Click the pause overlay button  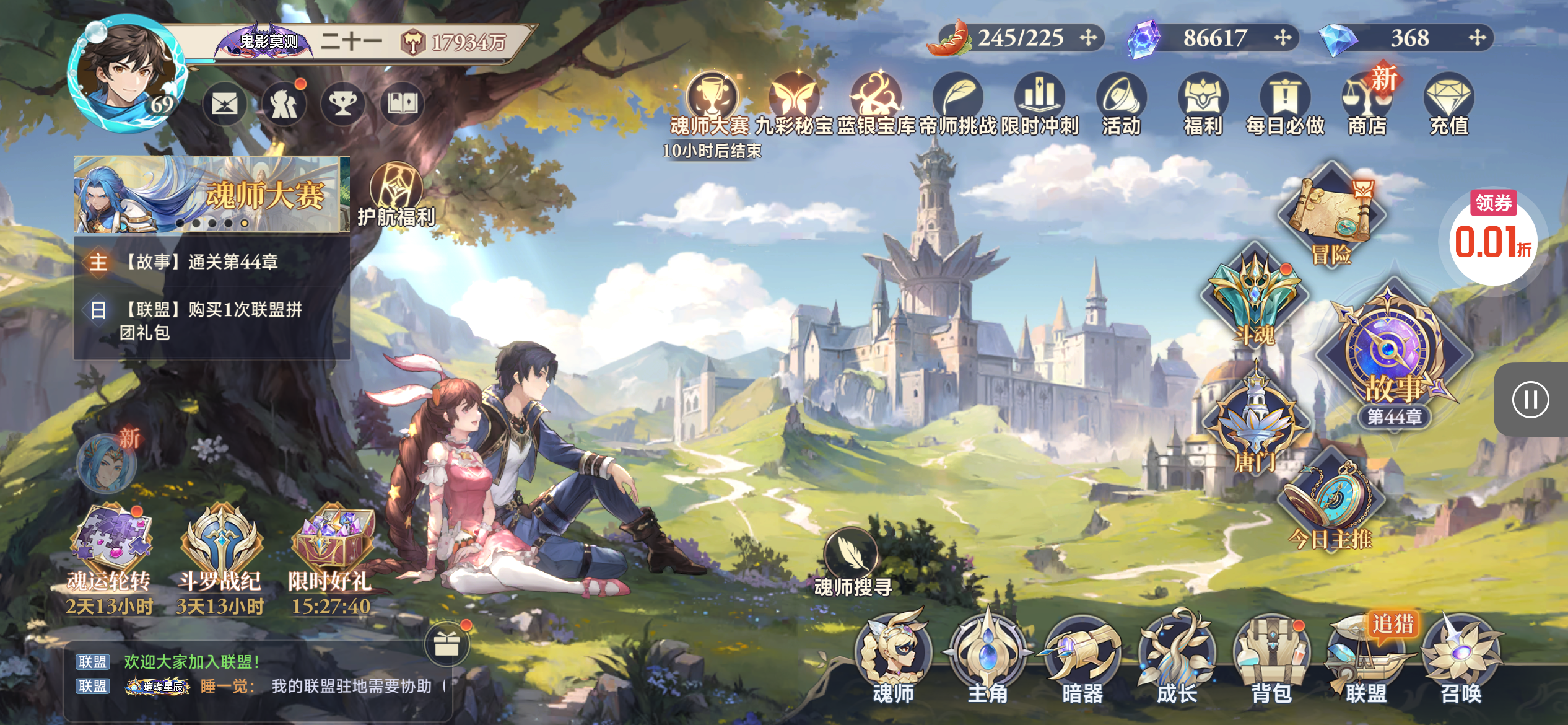pos(1530,400)
